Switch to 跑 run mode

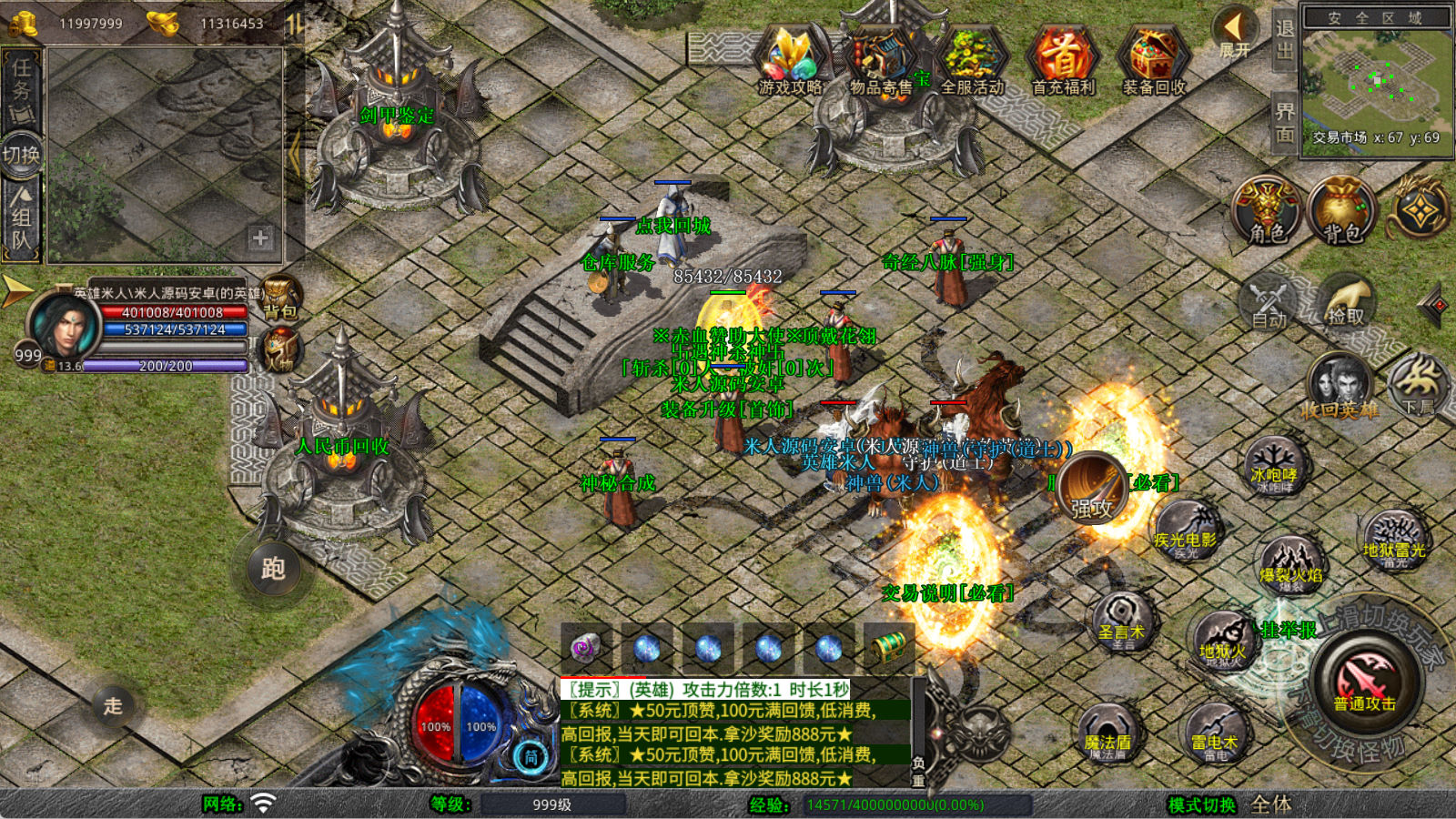(273, 569)
